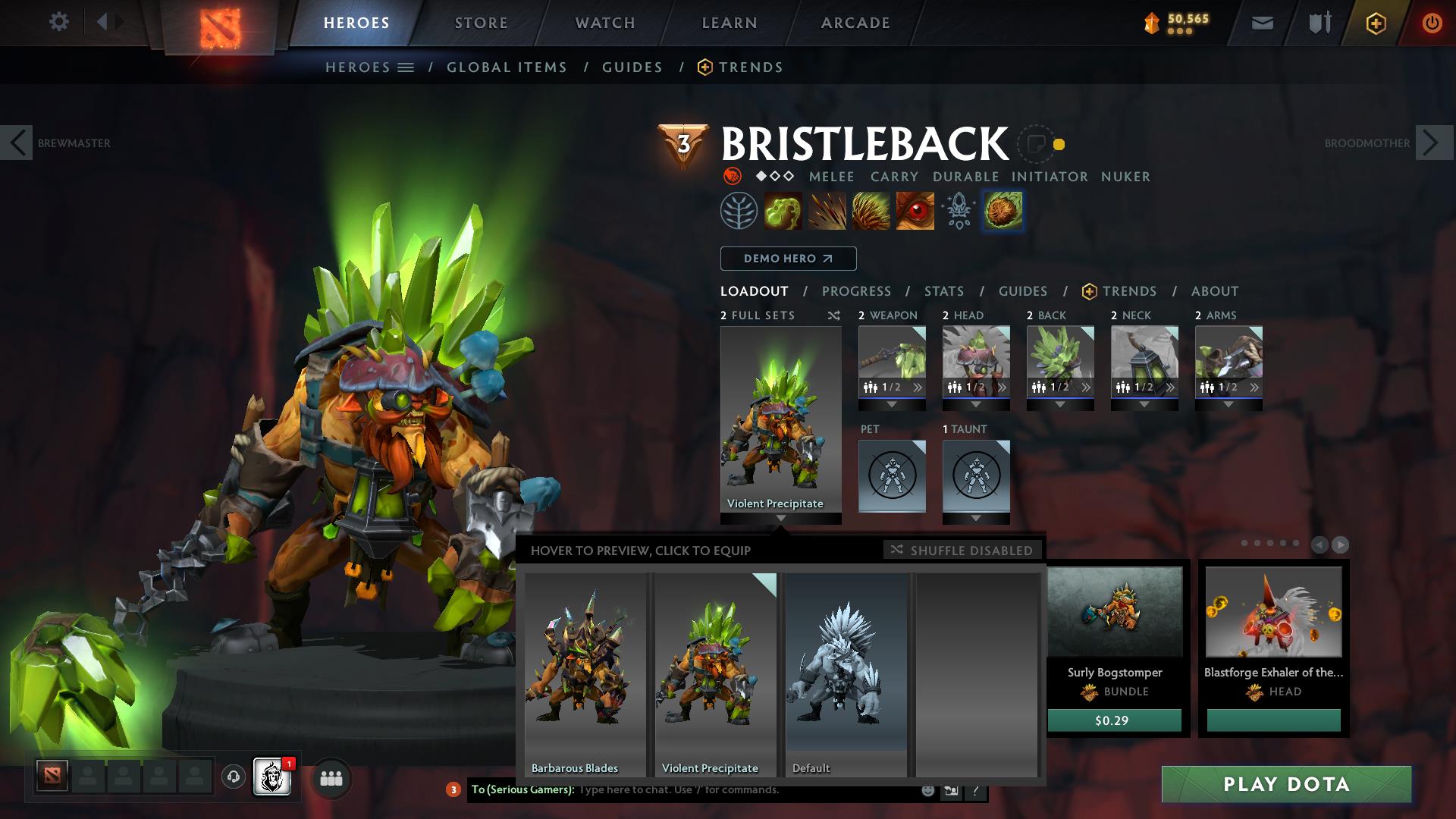This screenshot has height=819, width=1456.
Task: Open the STORE menu
Action: [x=481, y=22]
